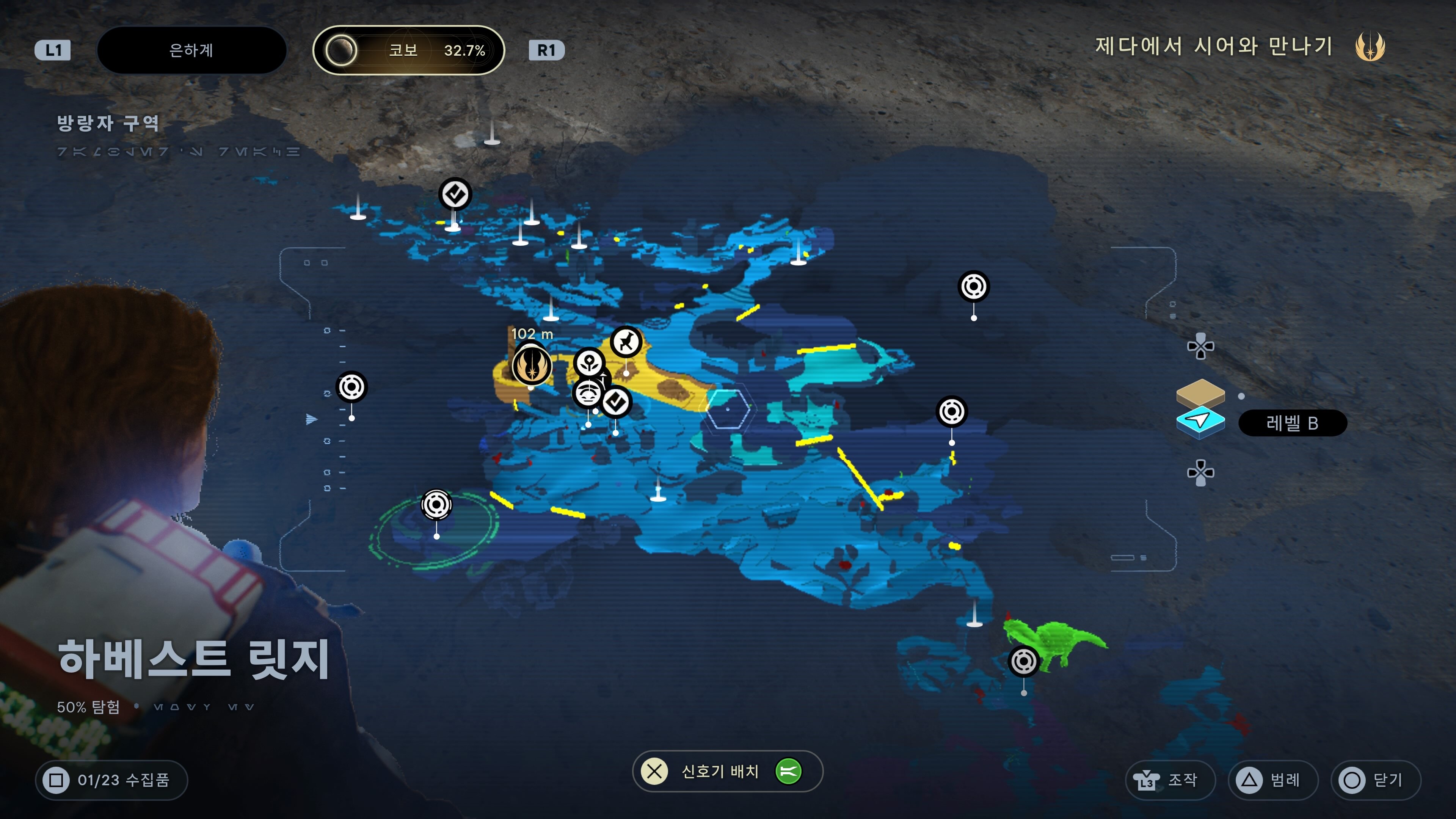Select the Jedi emblem objective marker at 102 m
Viewport: 1456px width, 819px height.
point(531,365)
